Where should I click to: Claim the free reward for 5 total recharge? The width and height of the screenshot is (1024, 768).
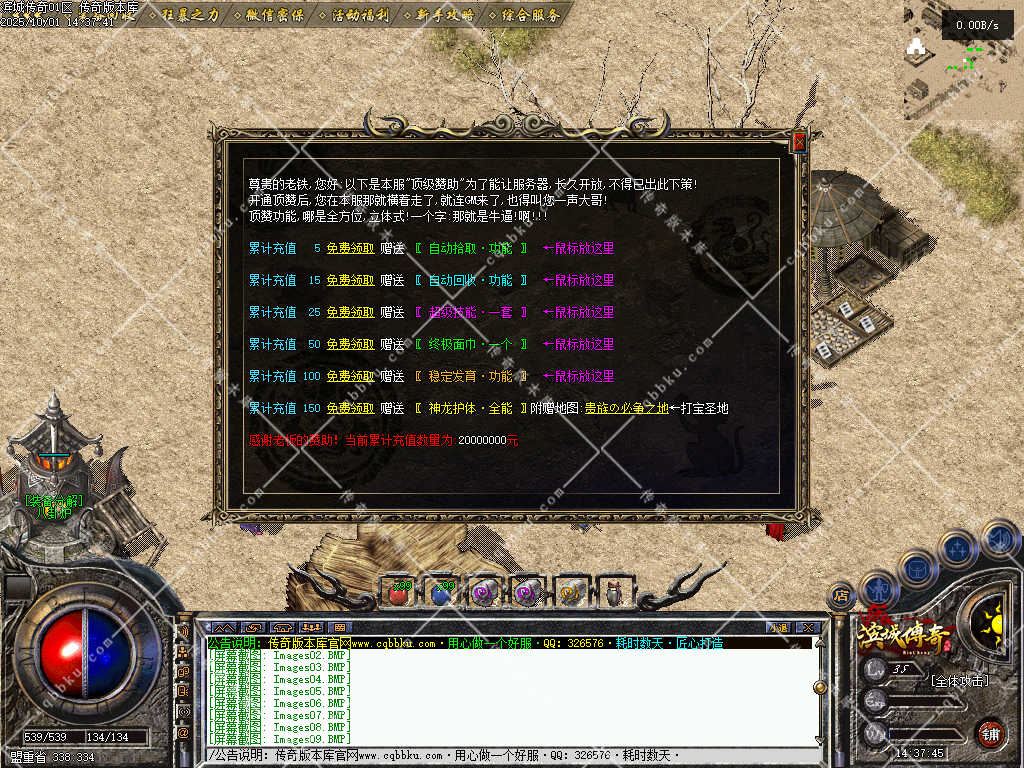pos(350,248)
